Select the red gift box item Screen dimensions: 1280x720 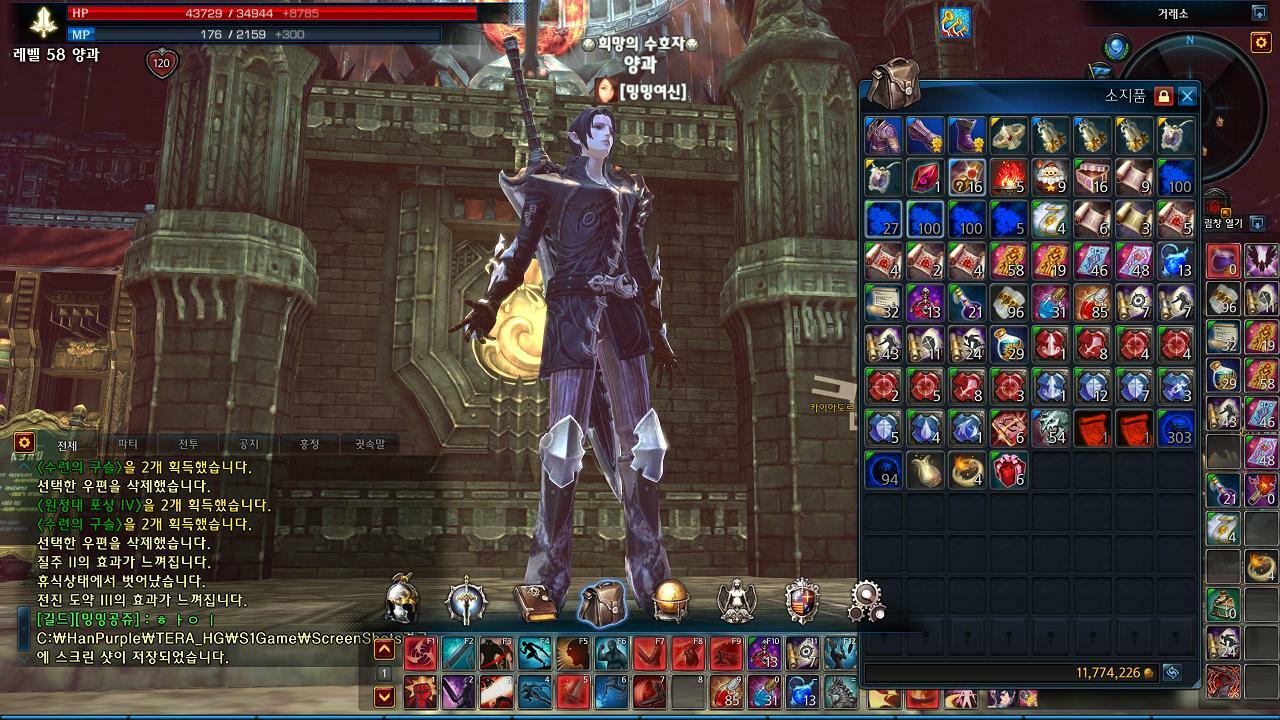click(1009, 470)
